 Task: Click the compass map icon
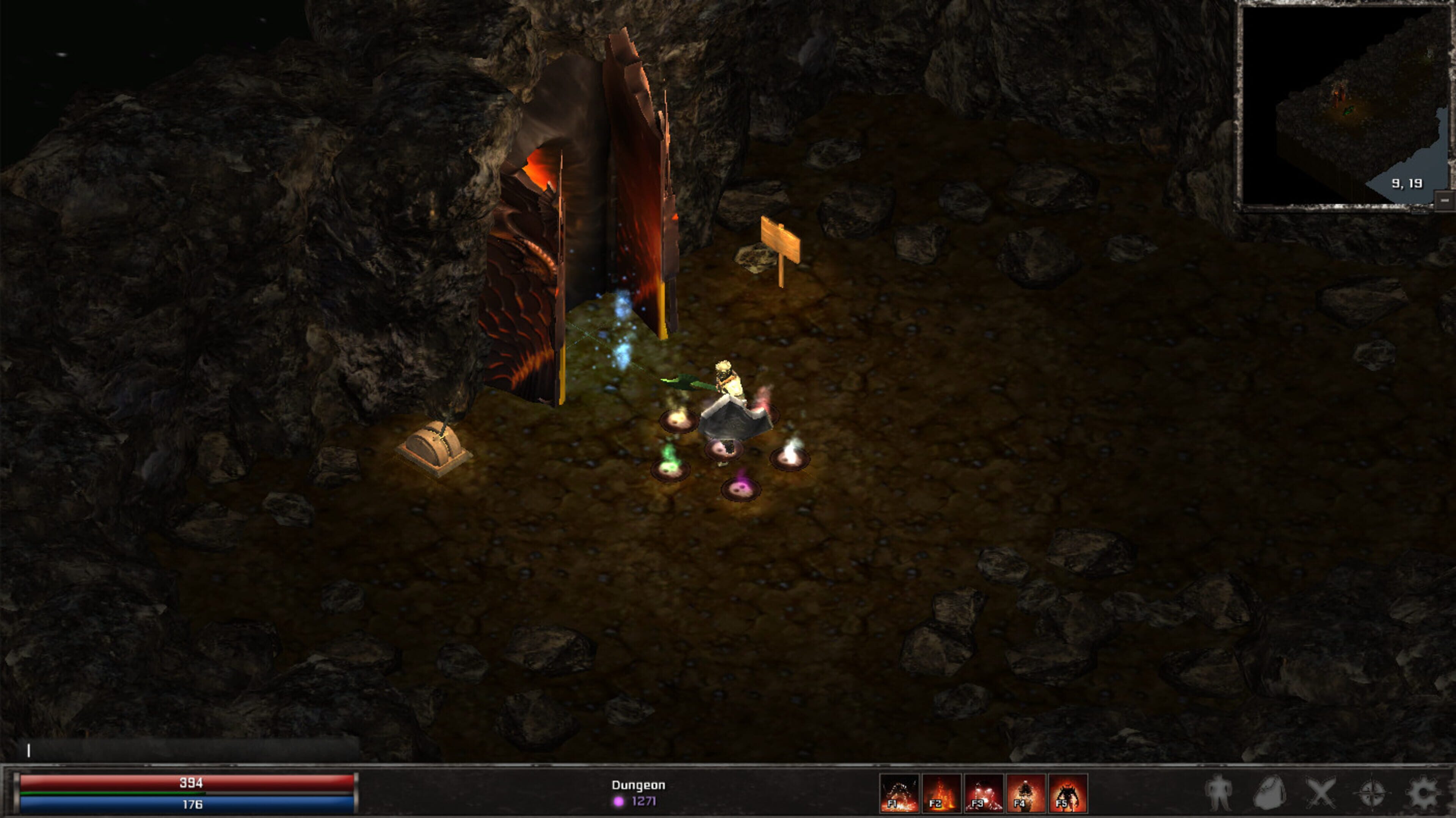[1372, 793]
